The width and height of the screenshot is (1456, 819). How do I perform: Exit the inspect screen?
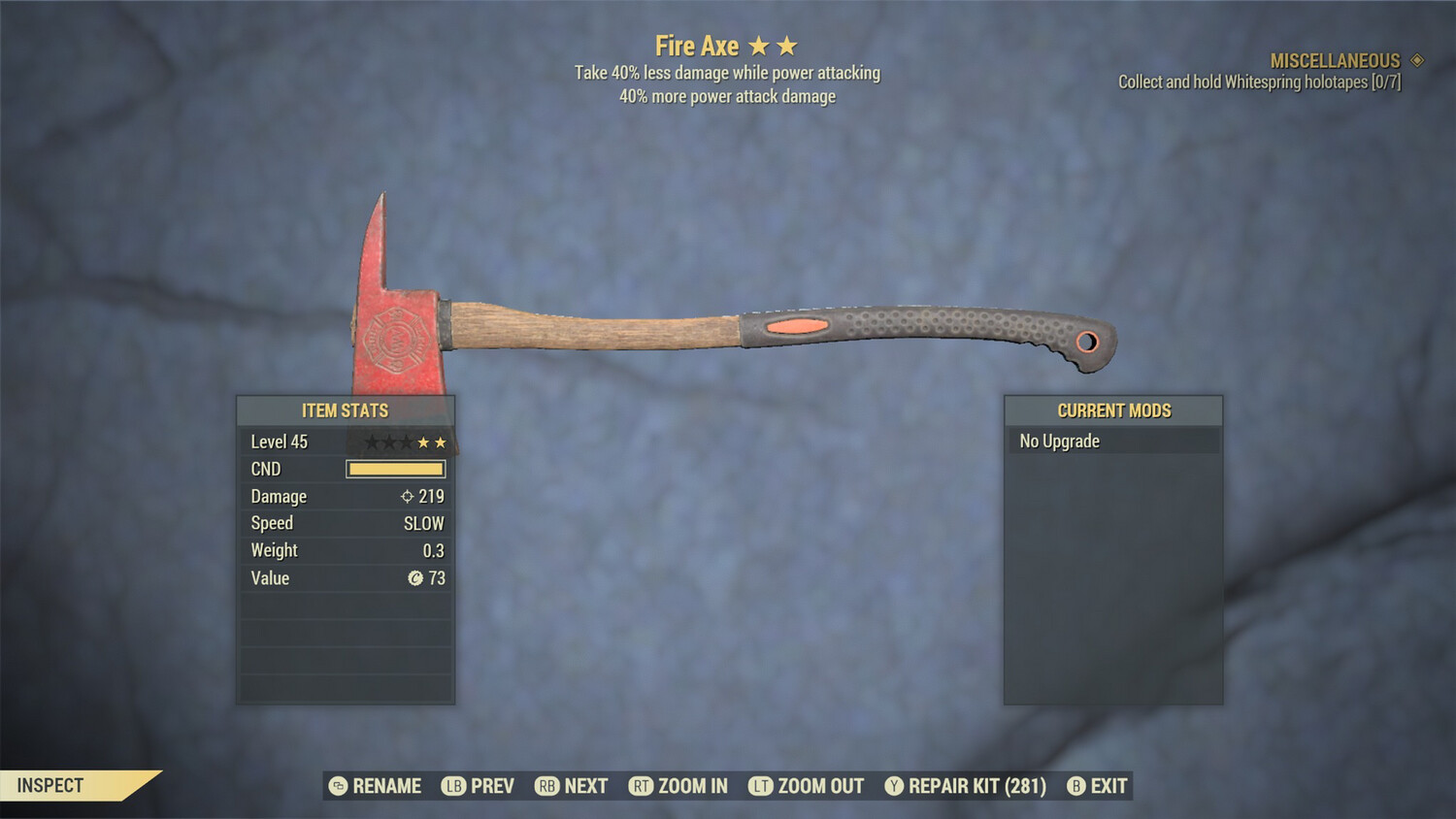coord(1098,786)
